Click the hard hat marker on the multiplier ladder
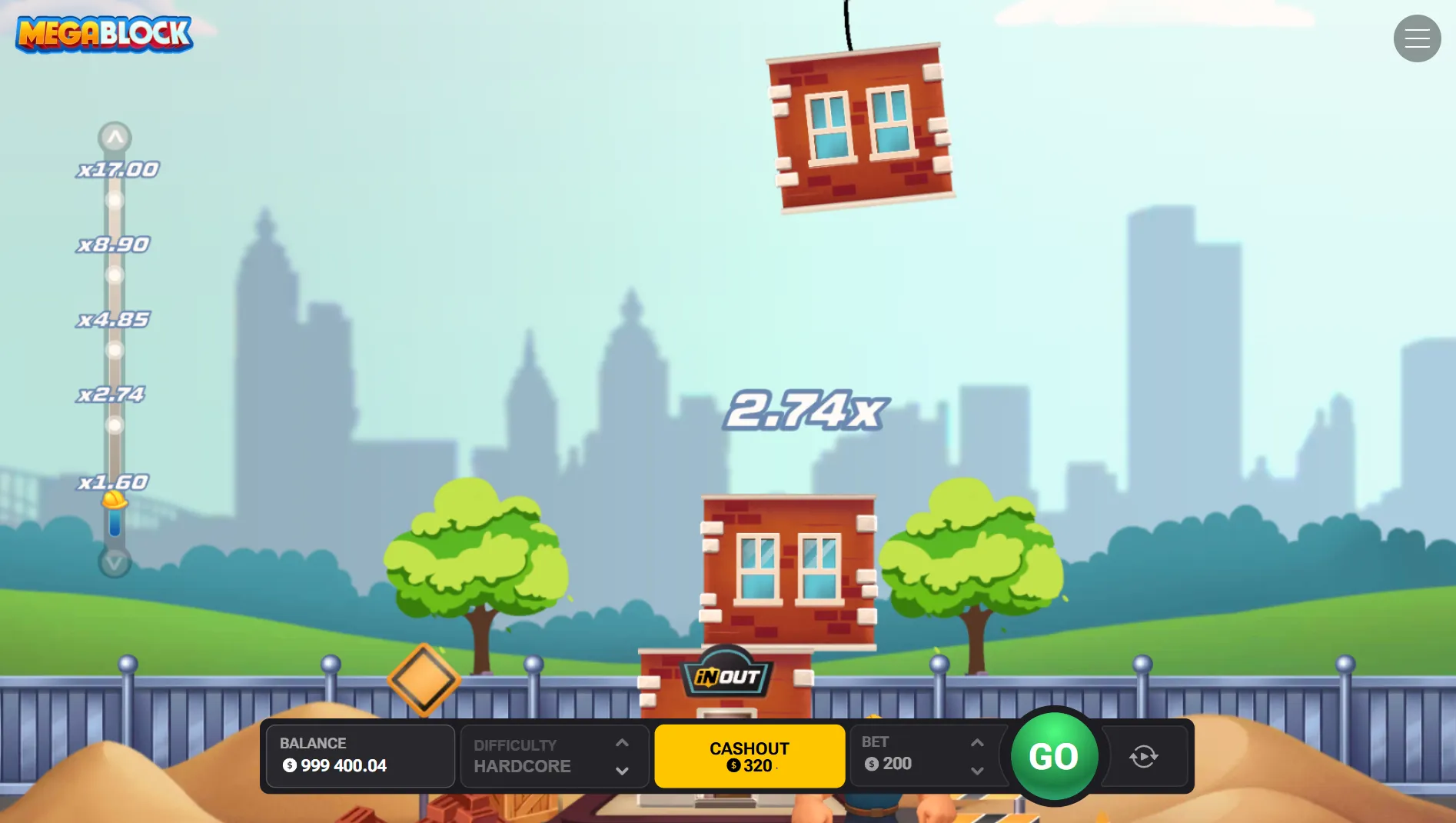 coord(114,501)
